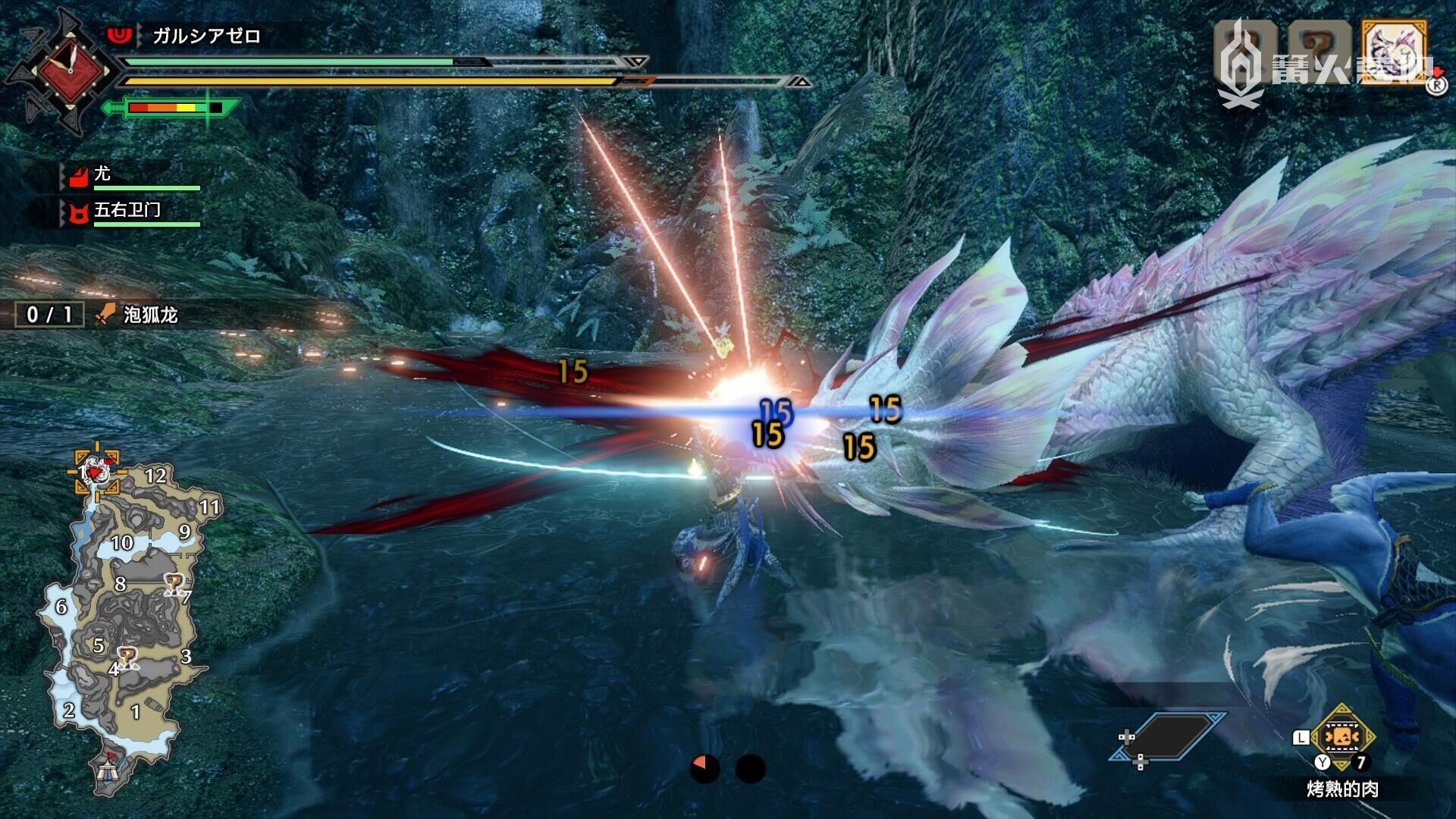Viewport: 1456px width, 819px height.
Task: Select the monster marker on the minimap
Action: (96, 472)
